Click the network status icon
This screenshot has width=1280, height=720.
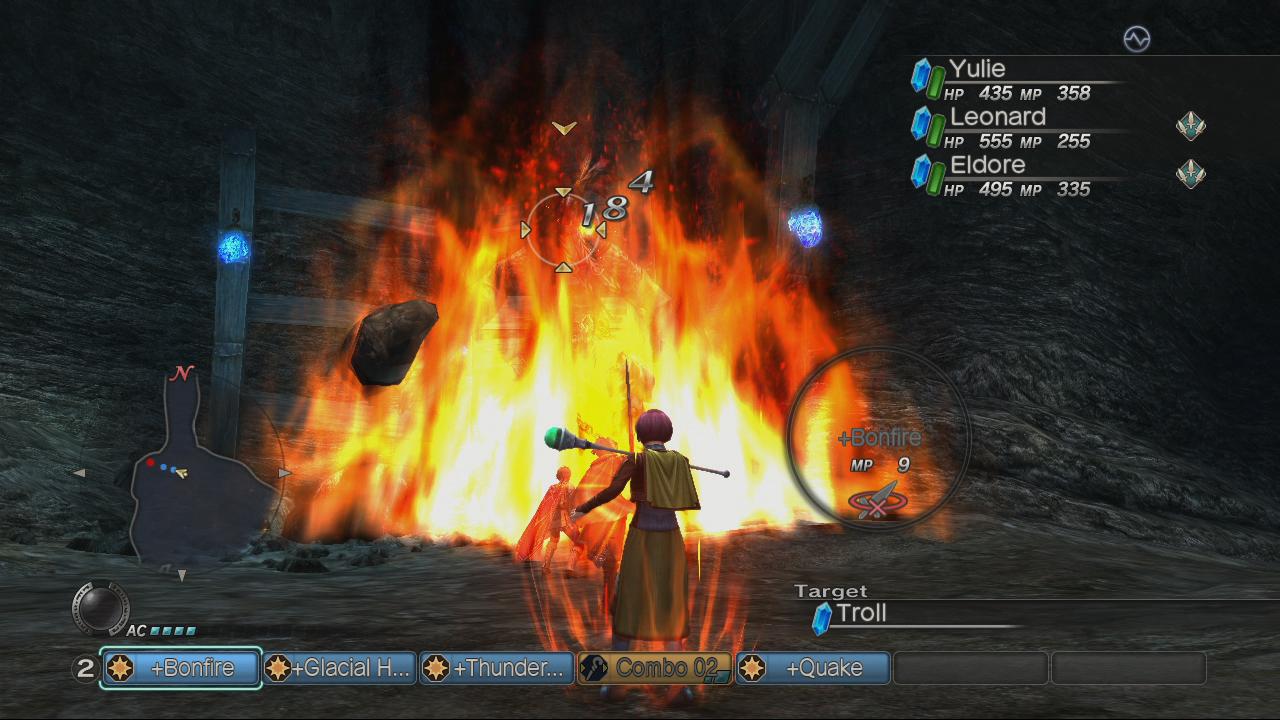1137,39
